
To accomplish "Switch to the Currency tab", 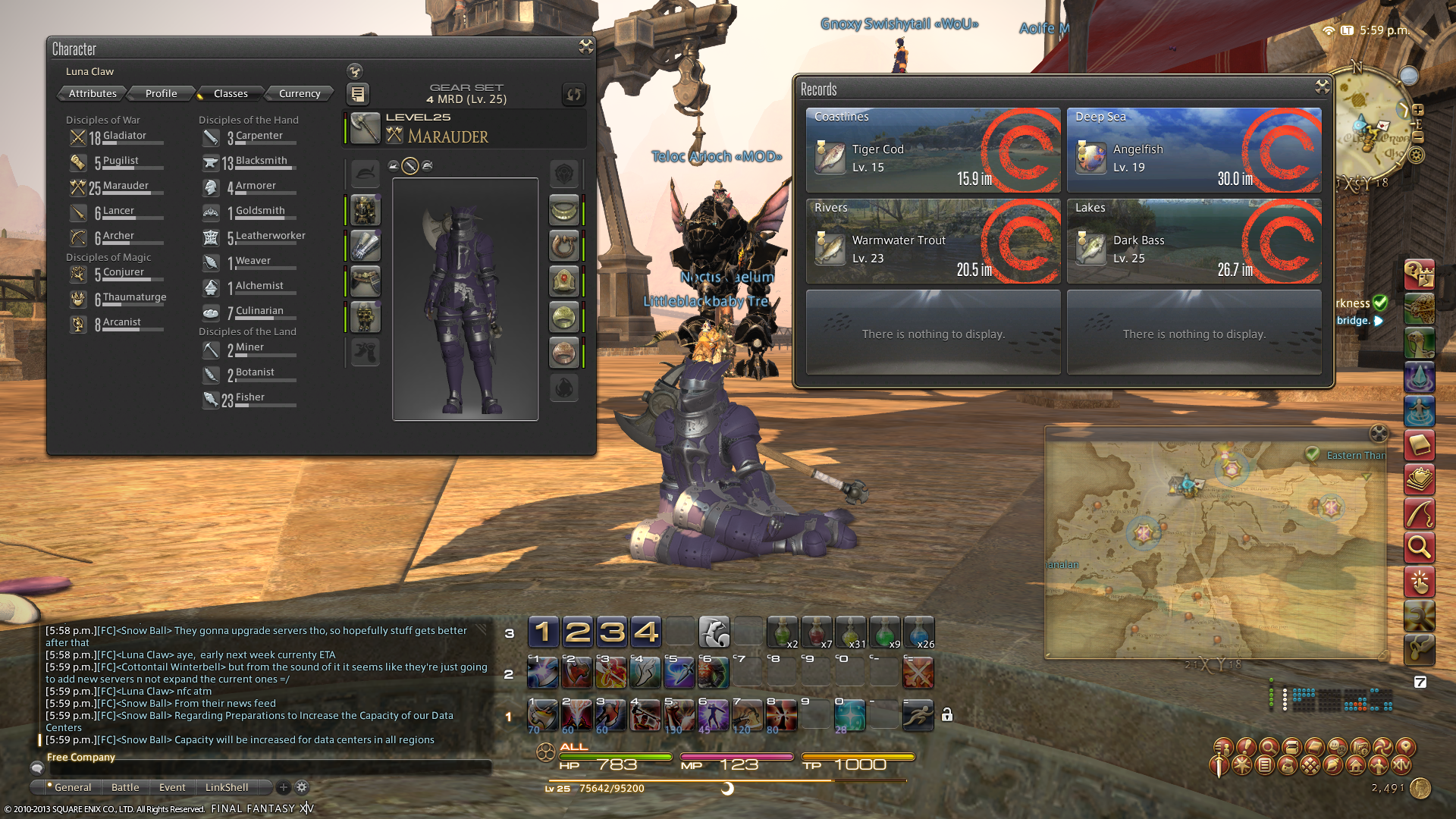I will (x=300, y=93).
